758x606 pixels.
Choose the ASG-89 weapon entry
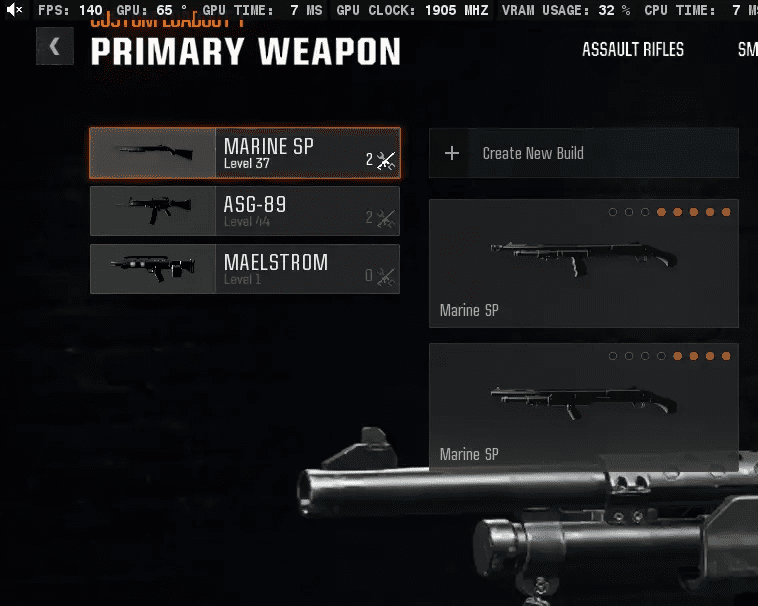click(x=244, y=211)
